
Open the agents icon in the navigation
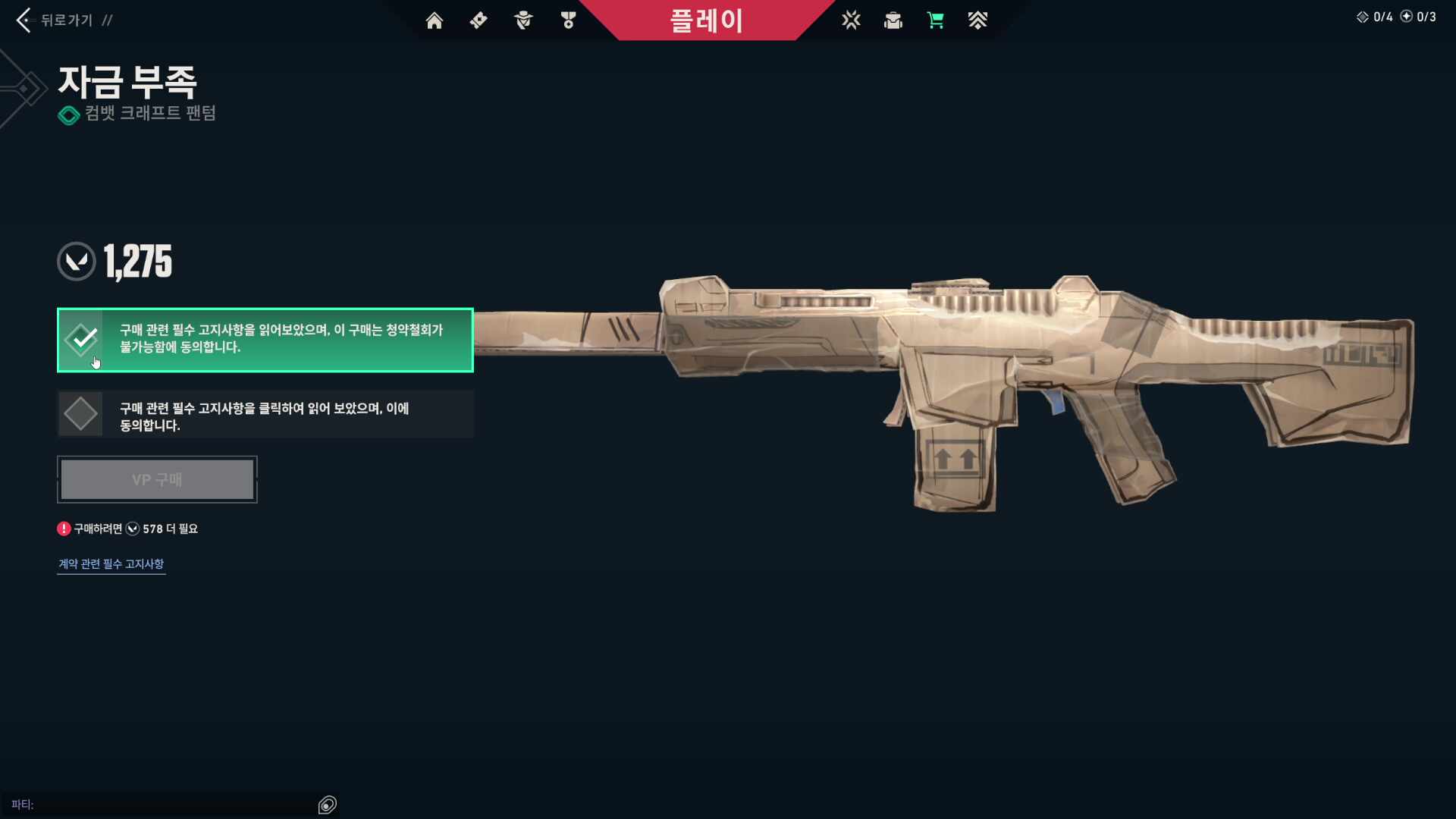point(523,20)
